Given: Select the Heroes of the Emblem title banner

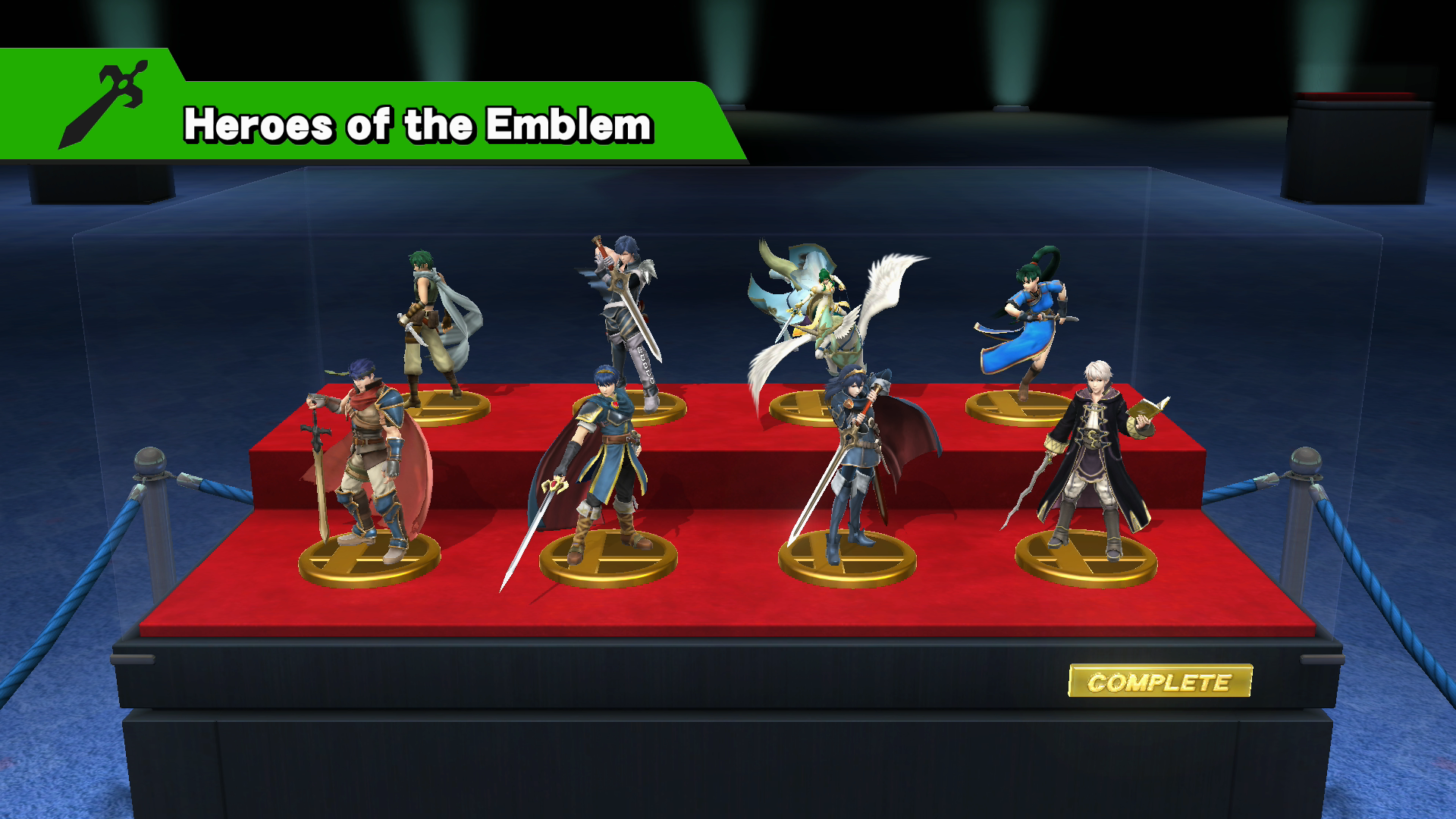Looking at the screenshot, I should 418,124.
